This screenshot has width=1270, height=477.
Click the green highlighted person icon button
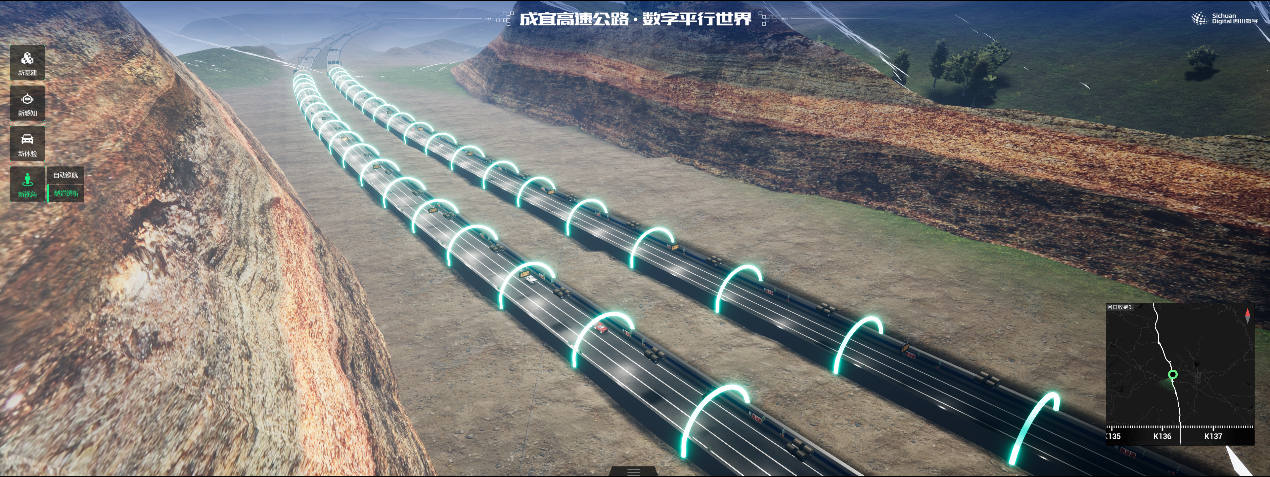(27, 183)
